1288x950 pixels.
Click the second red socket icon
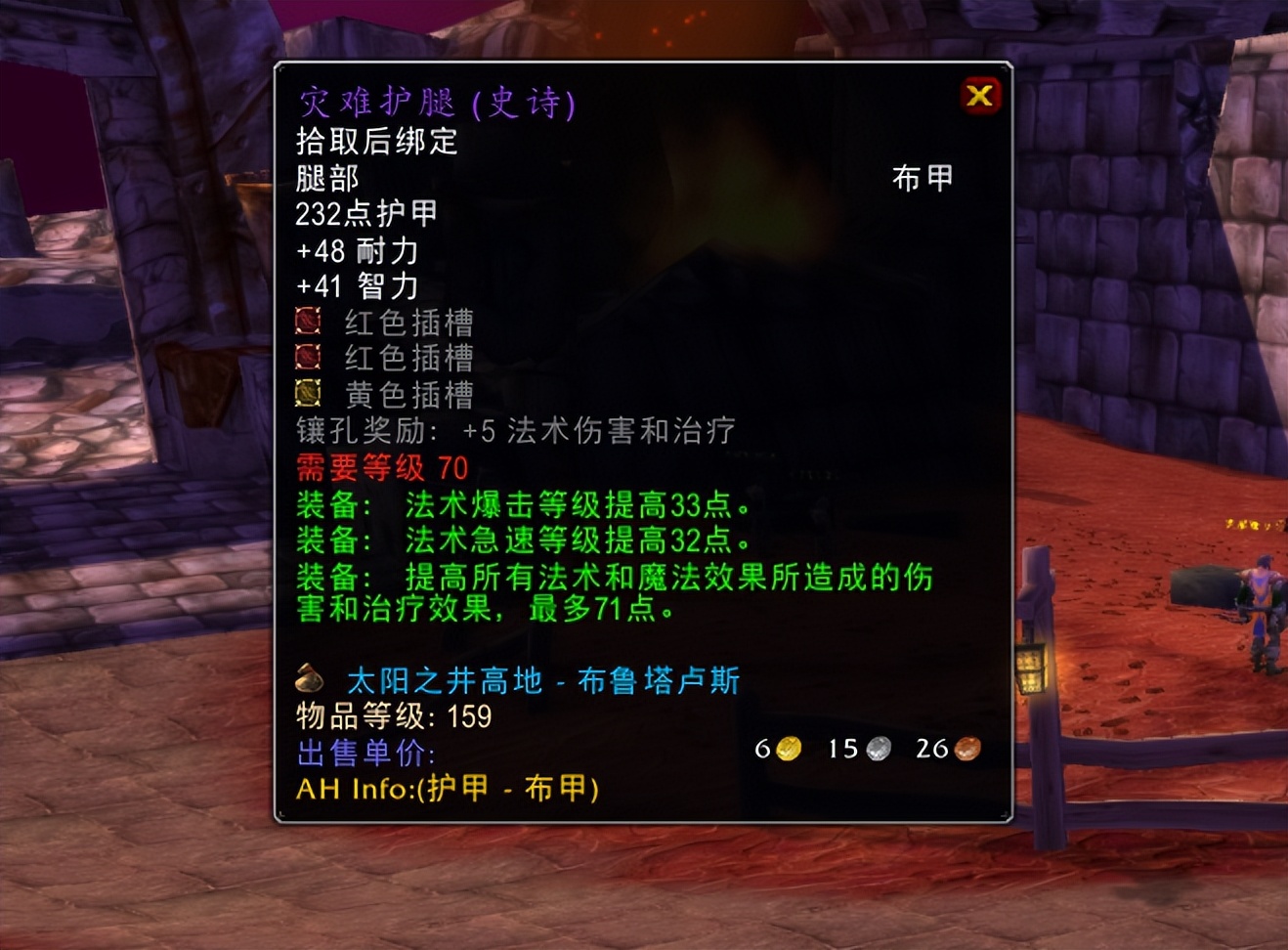(308, 359)
